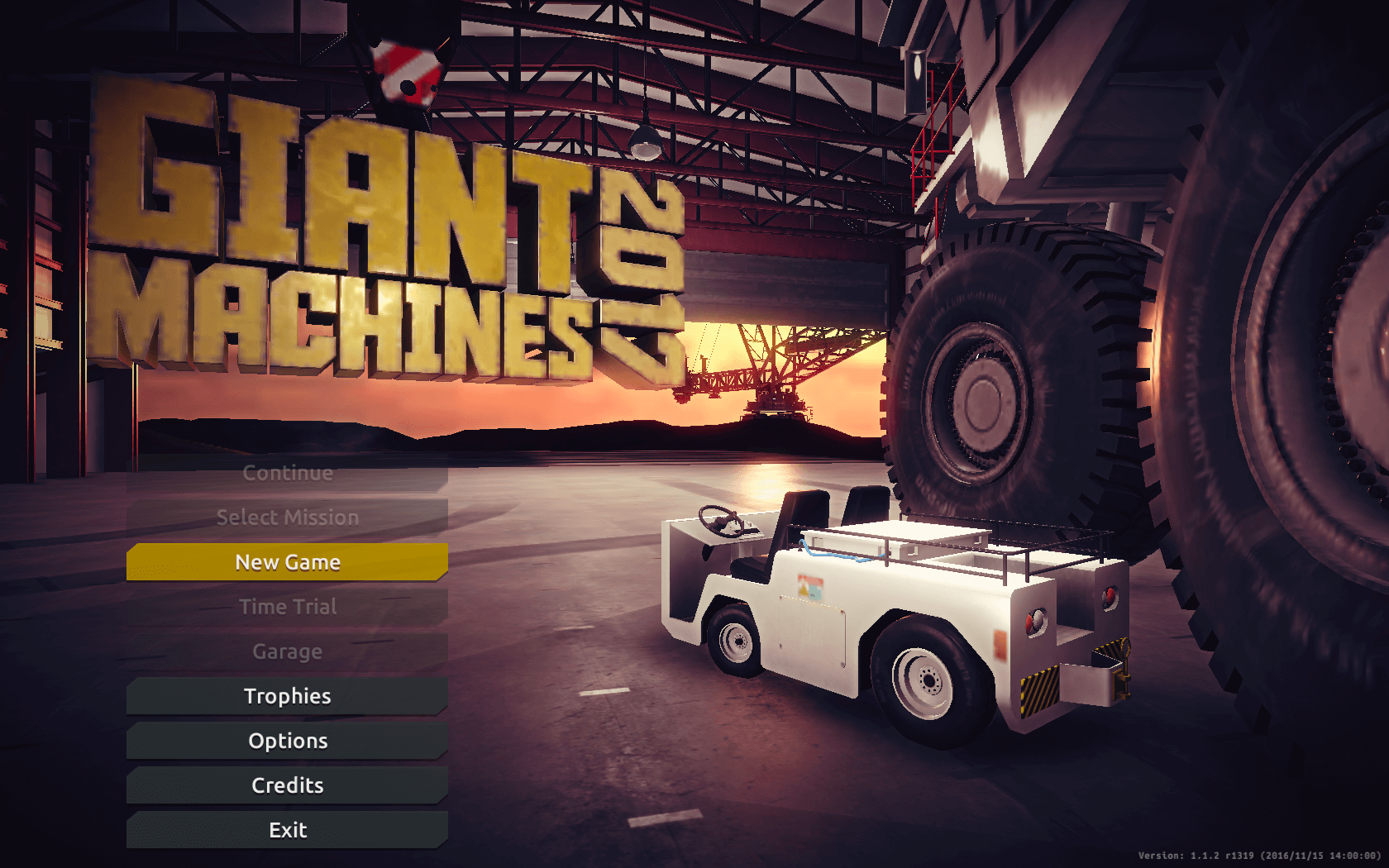Open the Garage entry
The height and width of the screenshot is (868, 1389).
(x=287, y=651)
